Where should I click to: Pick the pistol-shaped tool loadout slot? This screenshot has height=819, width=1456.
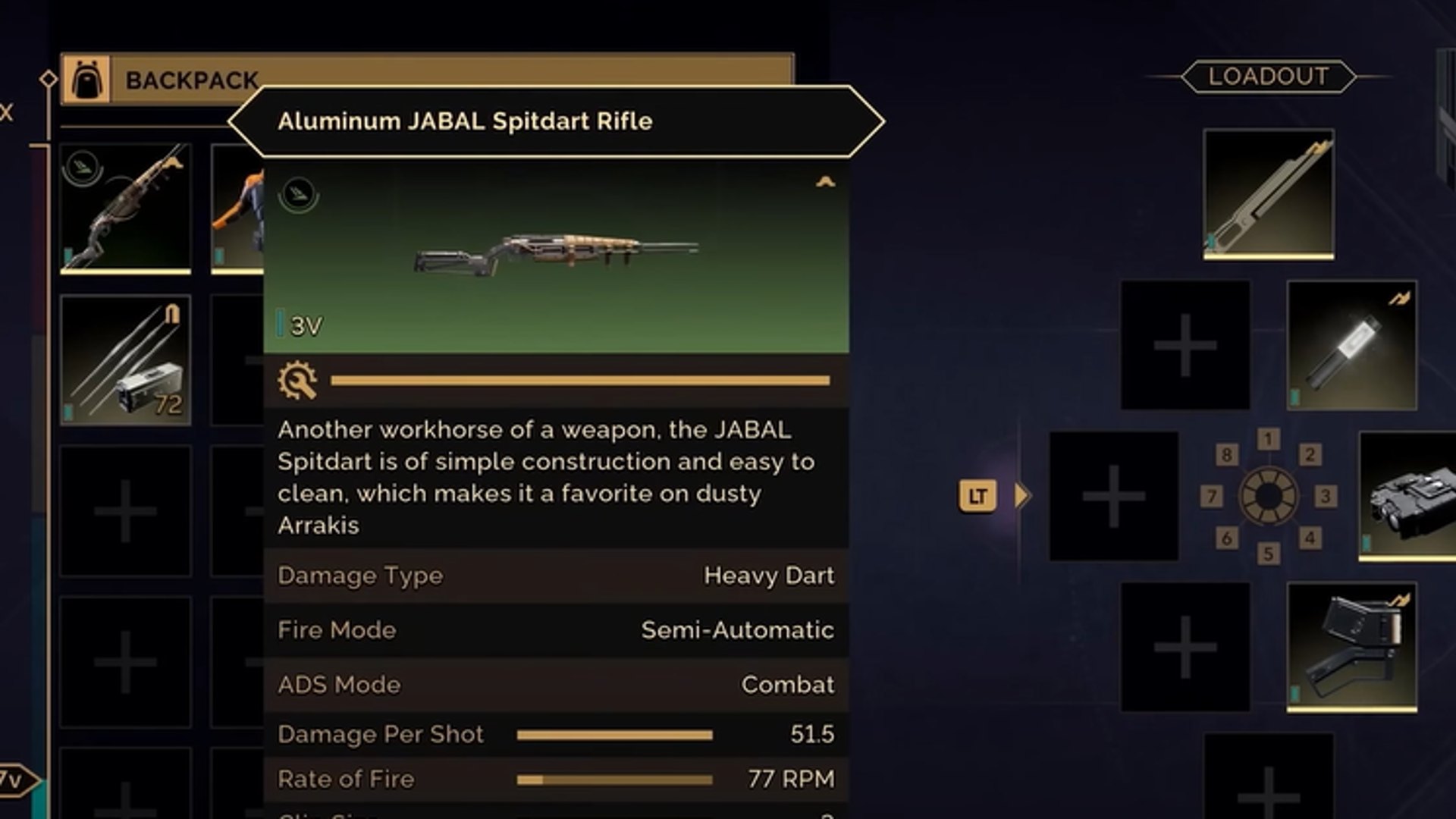click(x=1351, y=646)
